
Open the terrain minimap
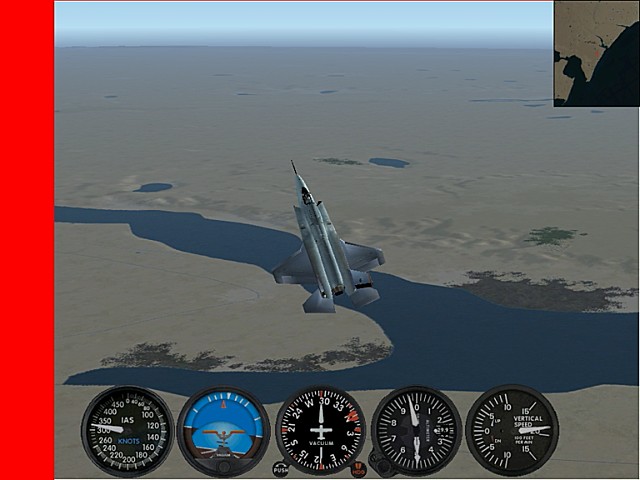click(x=596, y=54)
